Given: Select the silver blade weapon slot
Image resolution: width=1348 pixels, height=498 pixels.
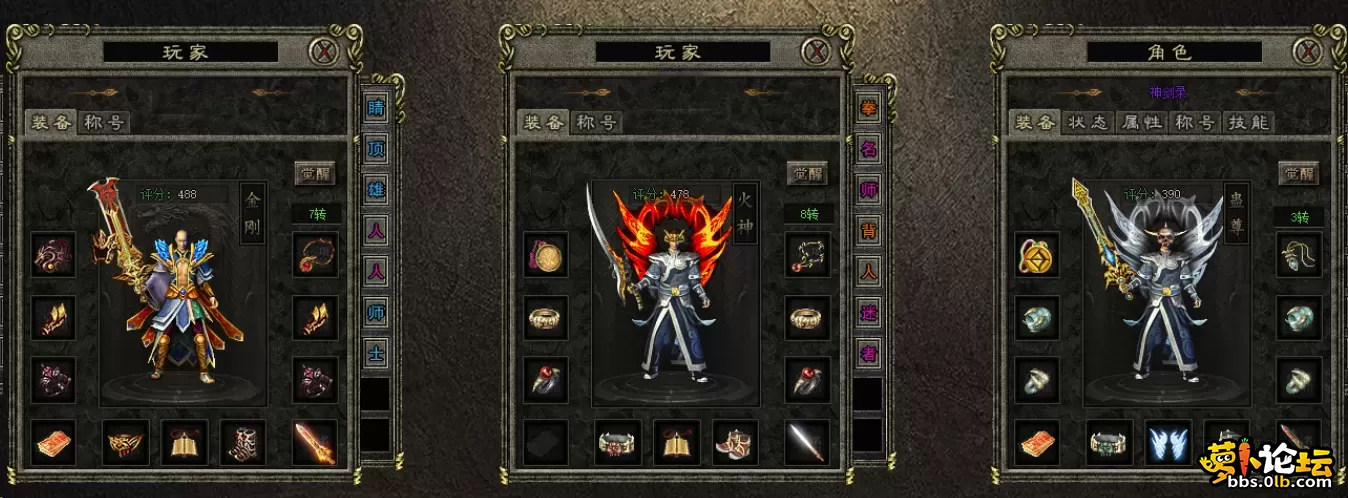Looking at the screenshot, I should point(807,442).
